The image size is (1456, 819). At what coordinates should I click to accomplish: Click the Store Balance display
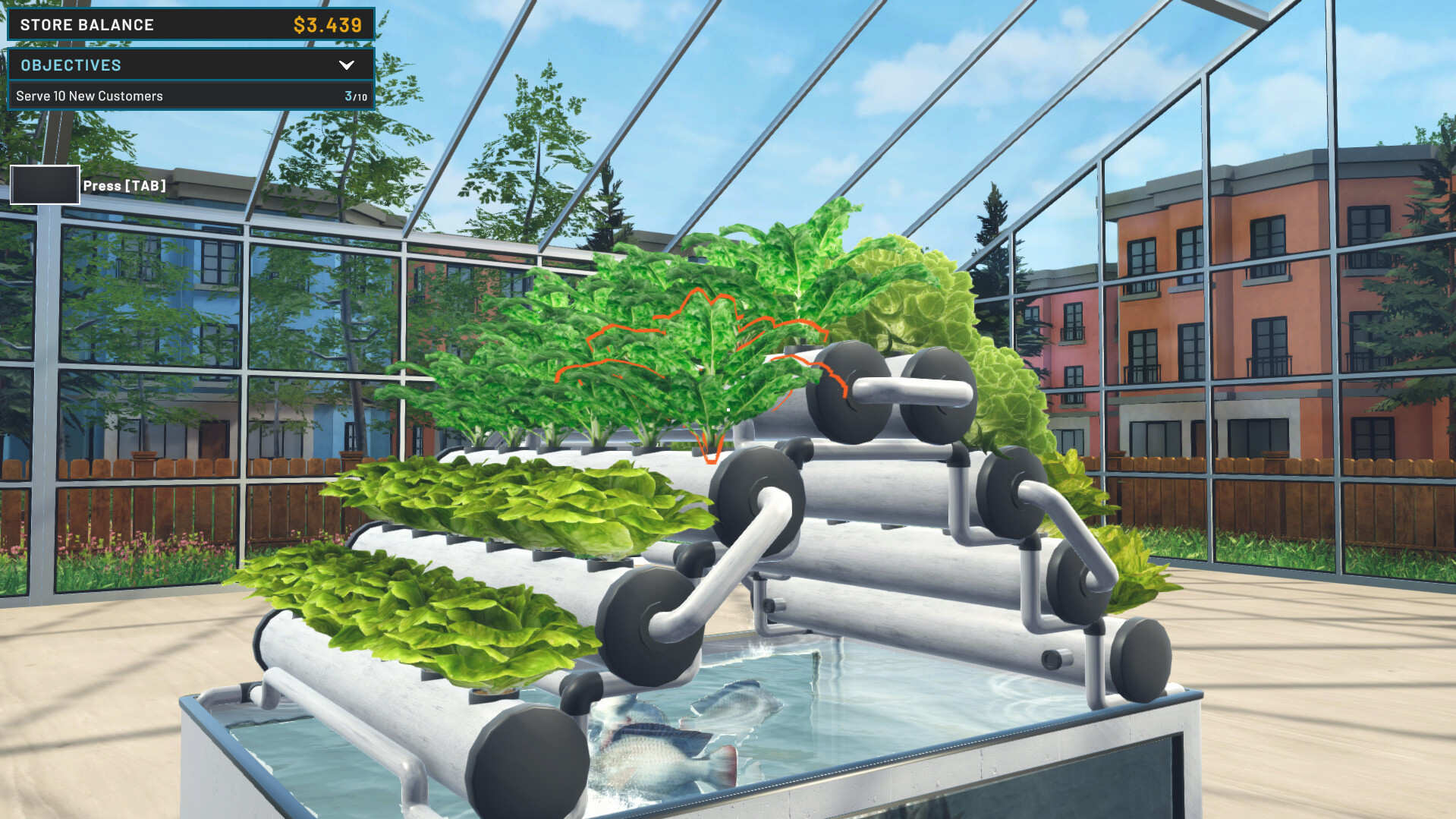tap(190, 24)
